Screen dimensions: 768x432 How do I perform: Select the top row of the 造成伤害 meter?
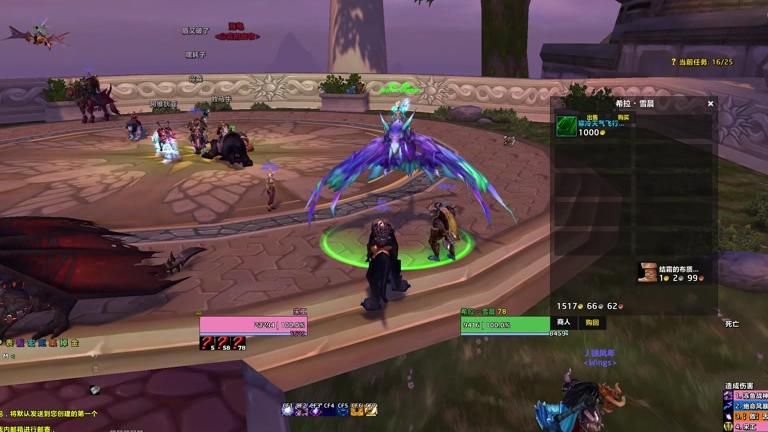[x=746, y=396]
